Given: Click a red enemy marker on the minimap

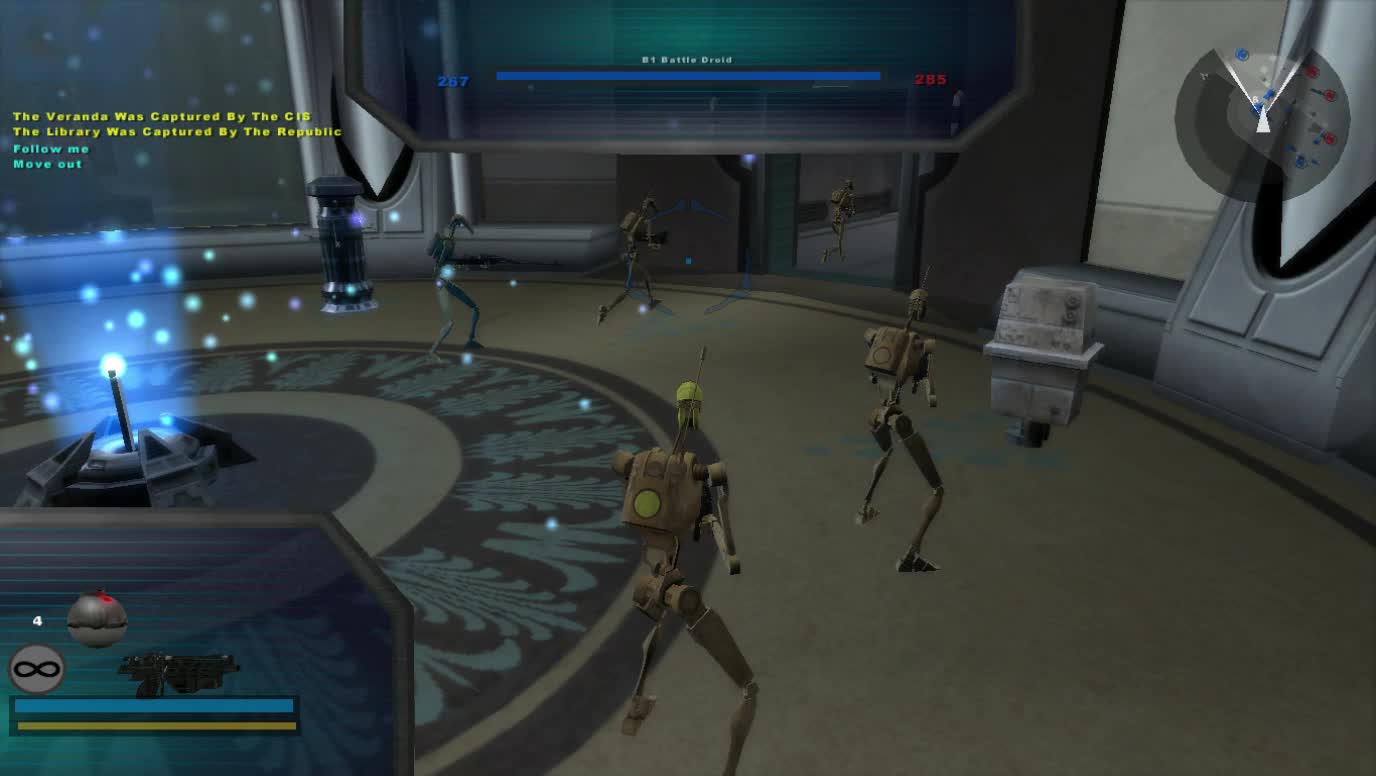Looking at the screenshot, I should (1311, 72).
